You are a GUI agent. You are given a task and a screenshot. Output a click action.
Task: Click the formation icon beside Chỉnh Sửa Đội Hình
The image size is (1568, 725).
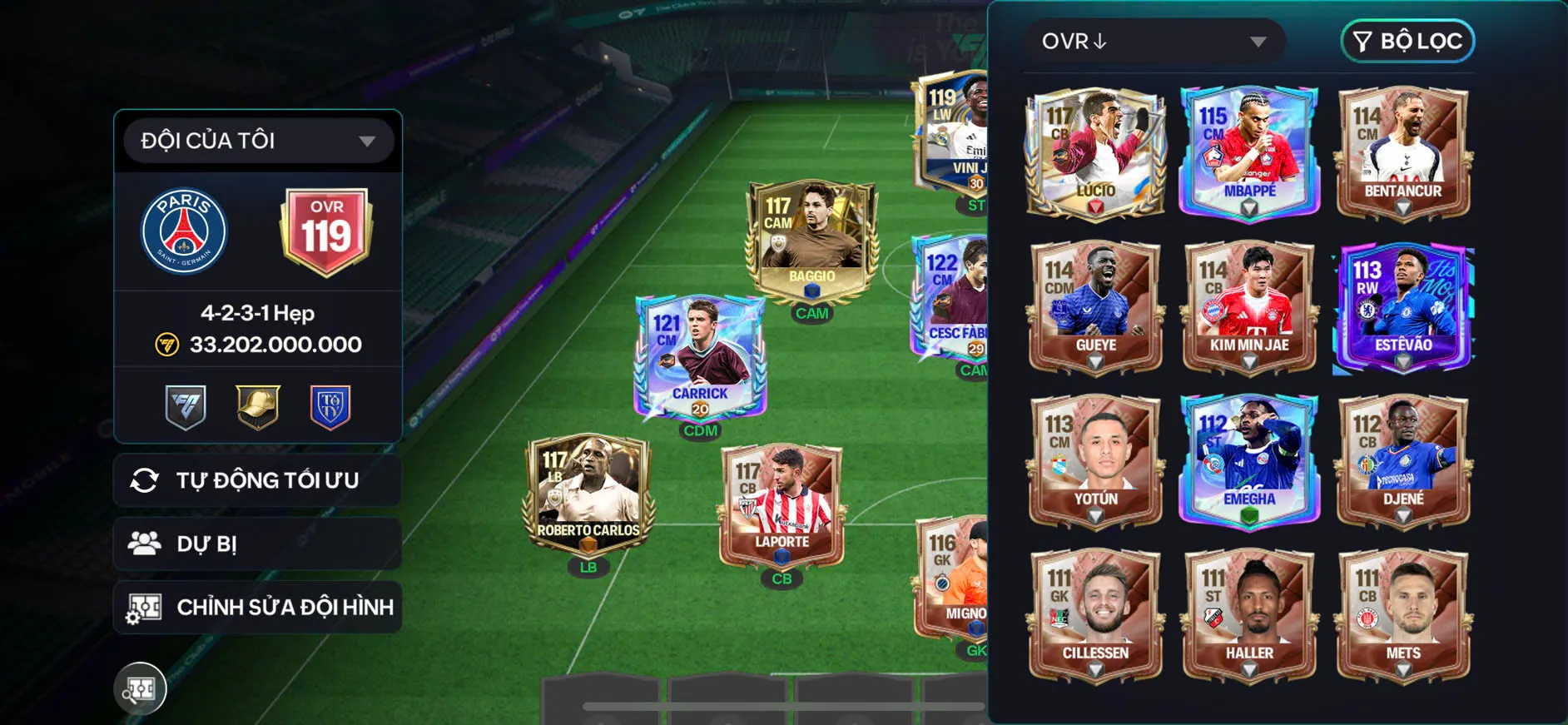click(147, 607)
